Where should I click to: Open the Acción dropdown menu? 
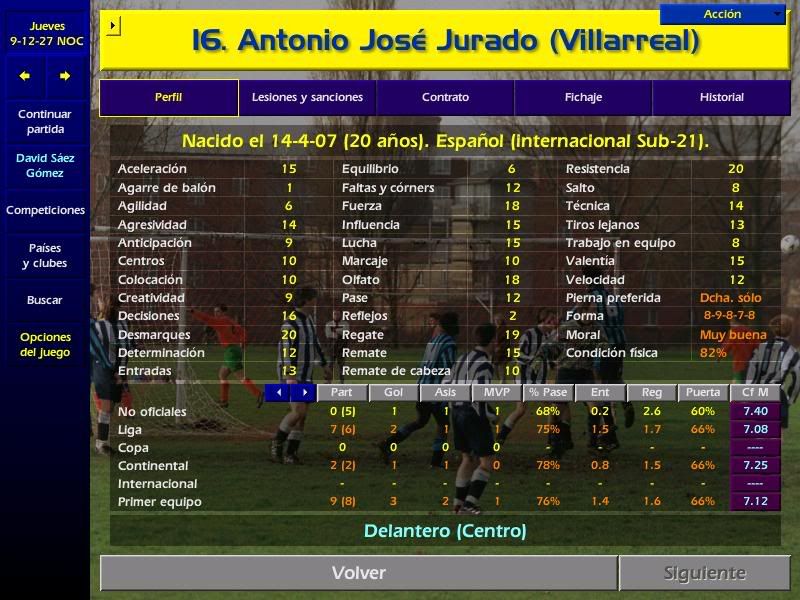tap(723, 14)
